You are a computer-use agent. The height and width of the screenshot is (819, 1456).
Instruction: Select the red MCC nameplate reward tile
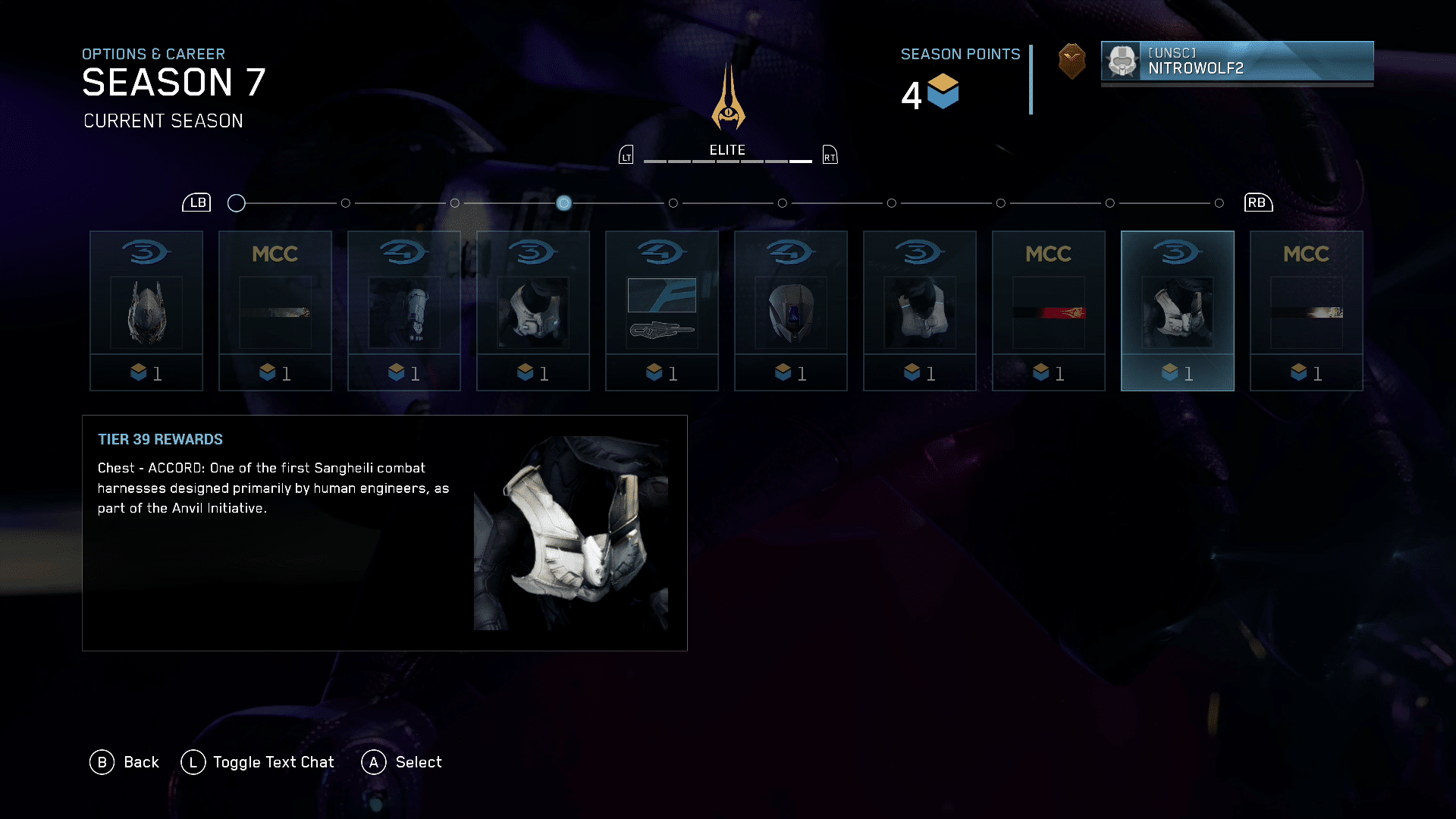(x=1049, y=311)
